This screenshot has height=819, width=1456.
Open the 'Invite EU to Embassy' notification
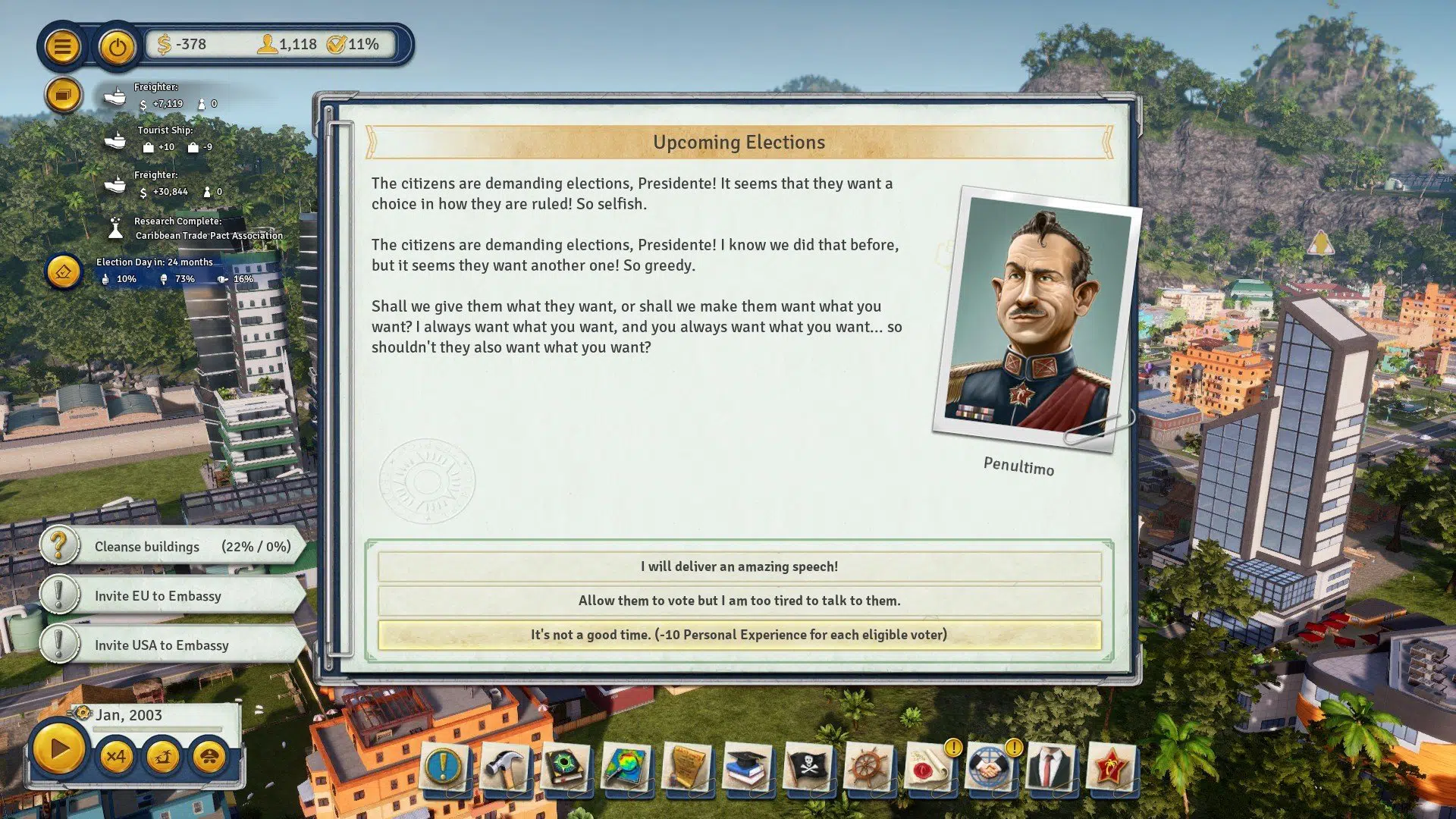pyautogui.click(x=182, y=596)
